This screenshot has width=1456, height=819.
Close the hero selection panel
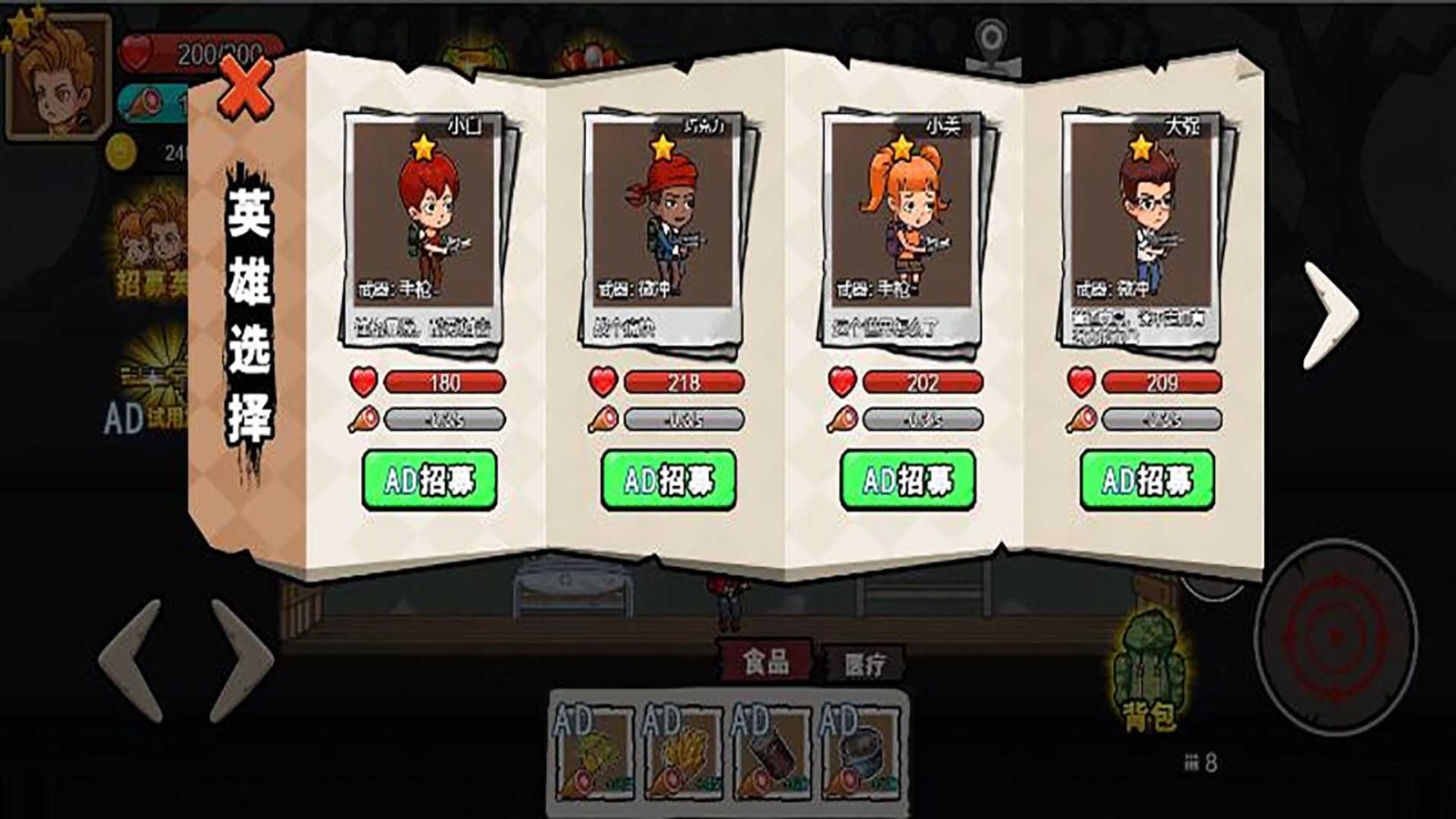pyautogui.click(x=246, y=88)
